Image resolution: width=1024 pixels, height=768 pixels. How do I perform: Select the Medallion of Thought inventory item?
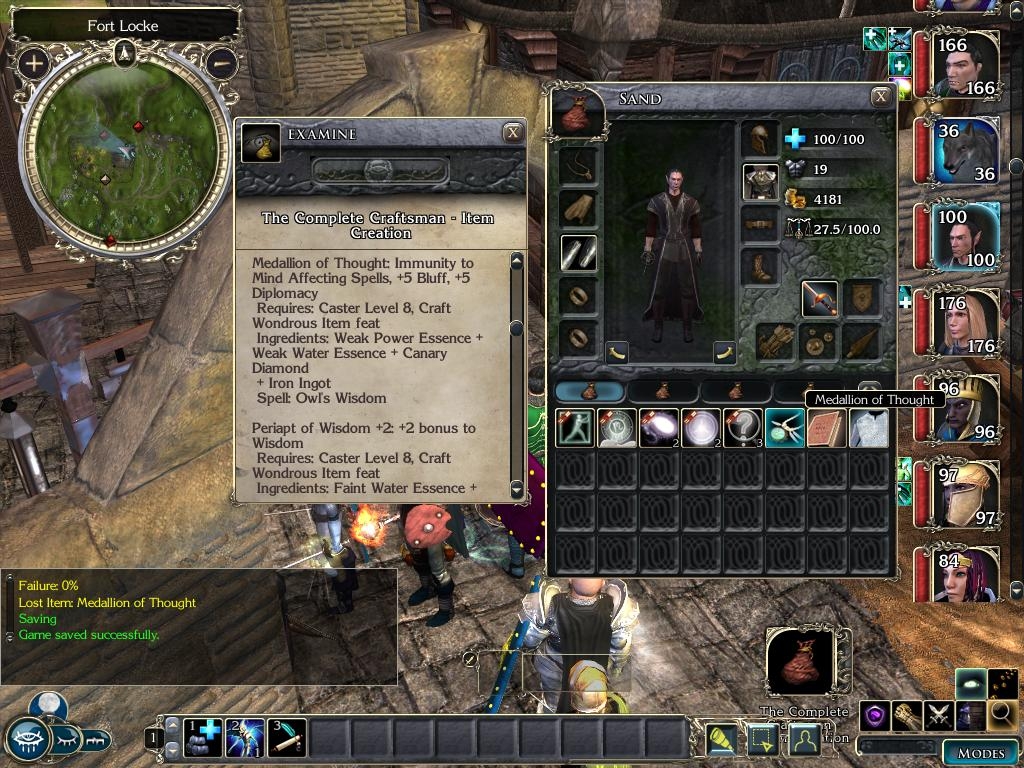(x=785, y=428)
